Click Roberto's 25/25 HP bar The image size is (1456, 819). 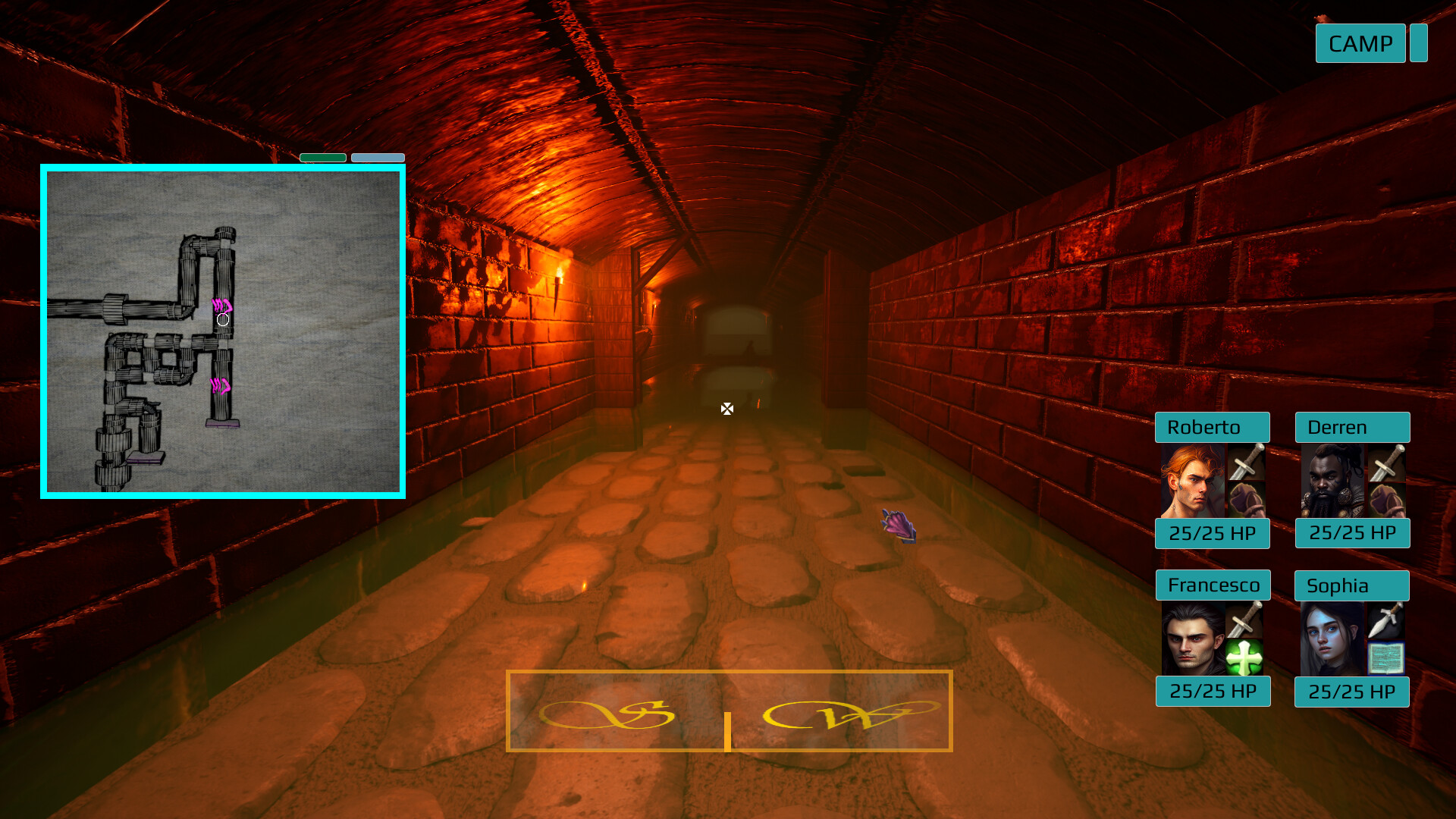click(x=1212, y=533)
